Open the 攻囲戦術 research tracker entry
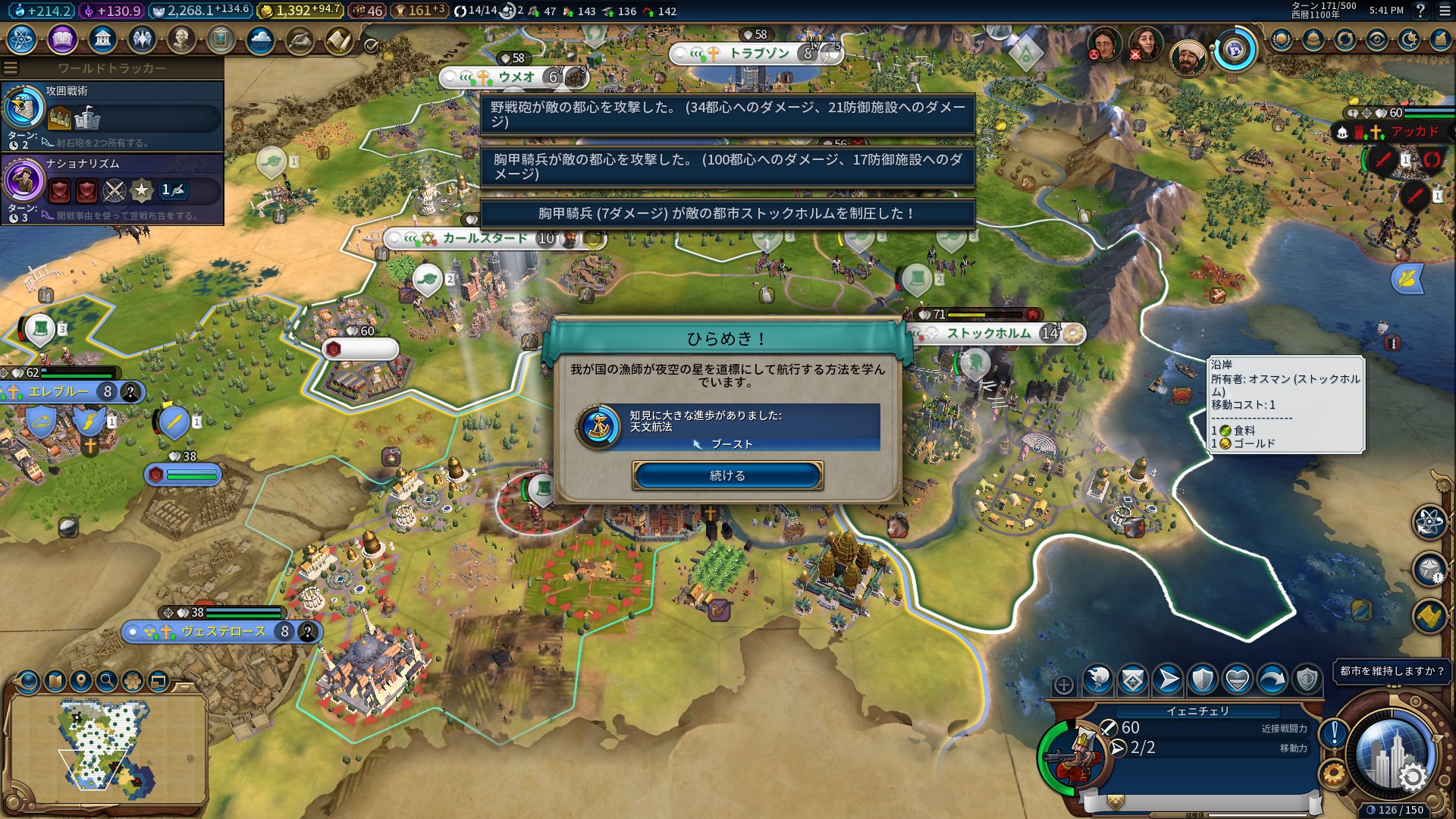The height and width of the screenshot is (819, 1456). click(x=112, y=116)
